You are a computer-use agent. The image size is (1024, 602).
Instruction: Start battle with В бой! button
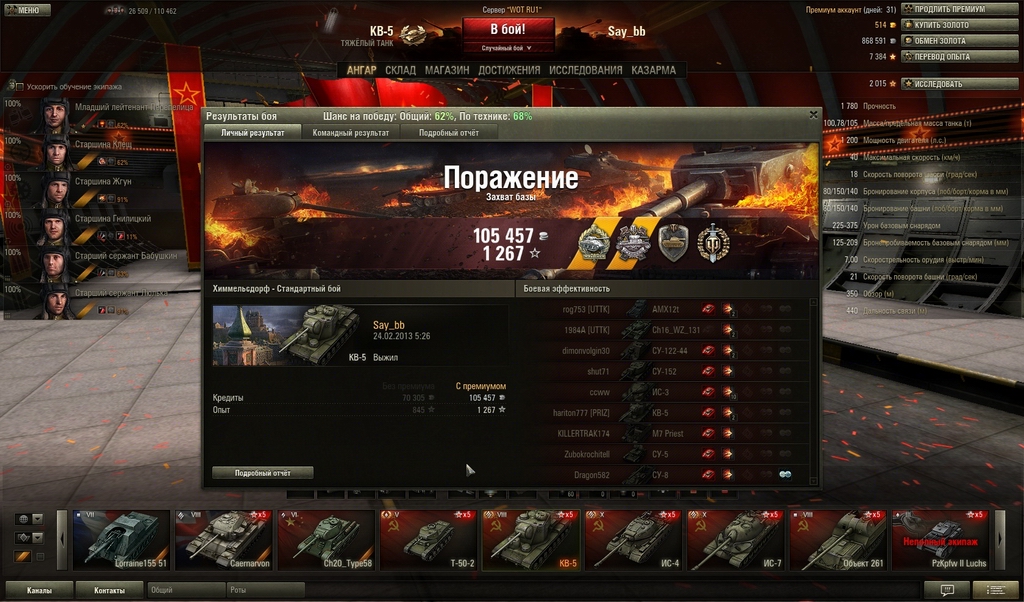coord(507,30)
